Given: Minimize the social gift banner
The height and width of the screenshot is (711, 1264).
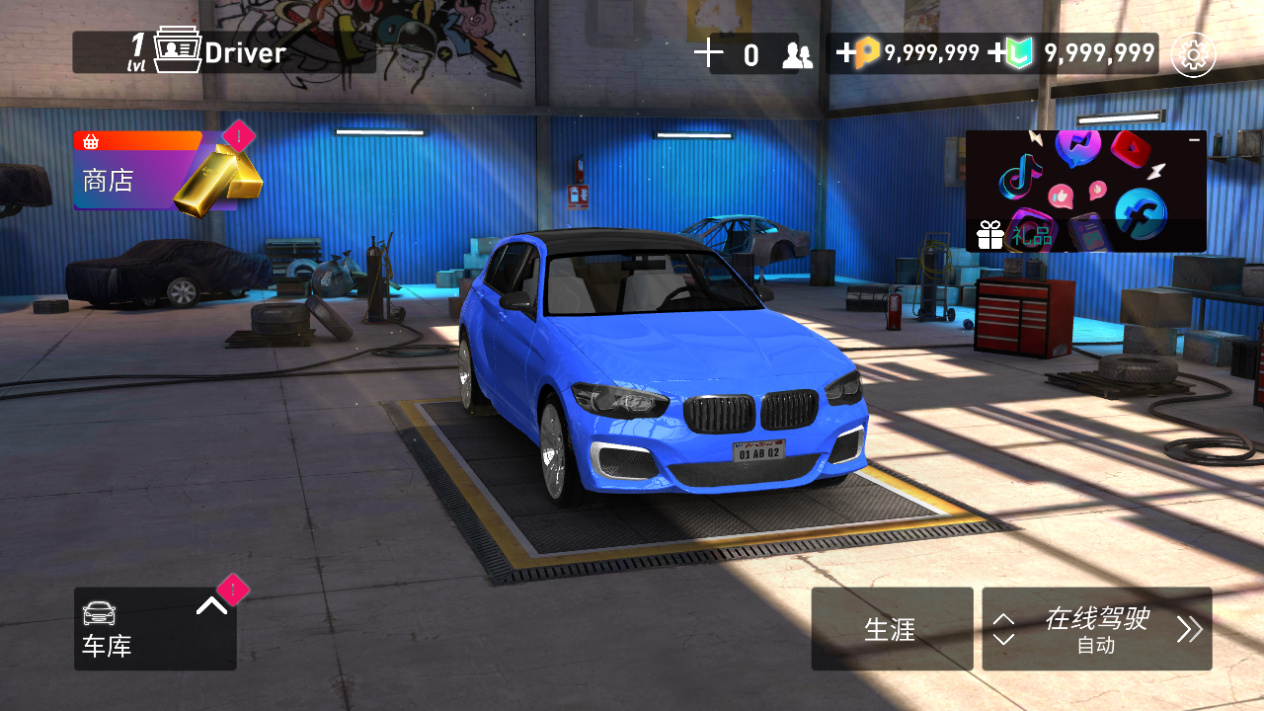Looking at the screenshot, I should pos(1193,141).
